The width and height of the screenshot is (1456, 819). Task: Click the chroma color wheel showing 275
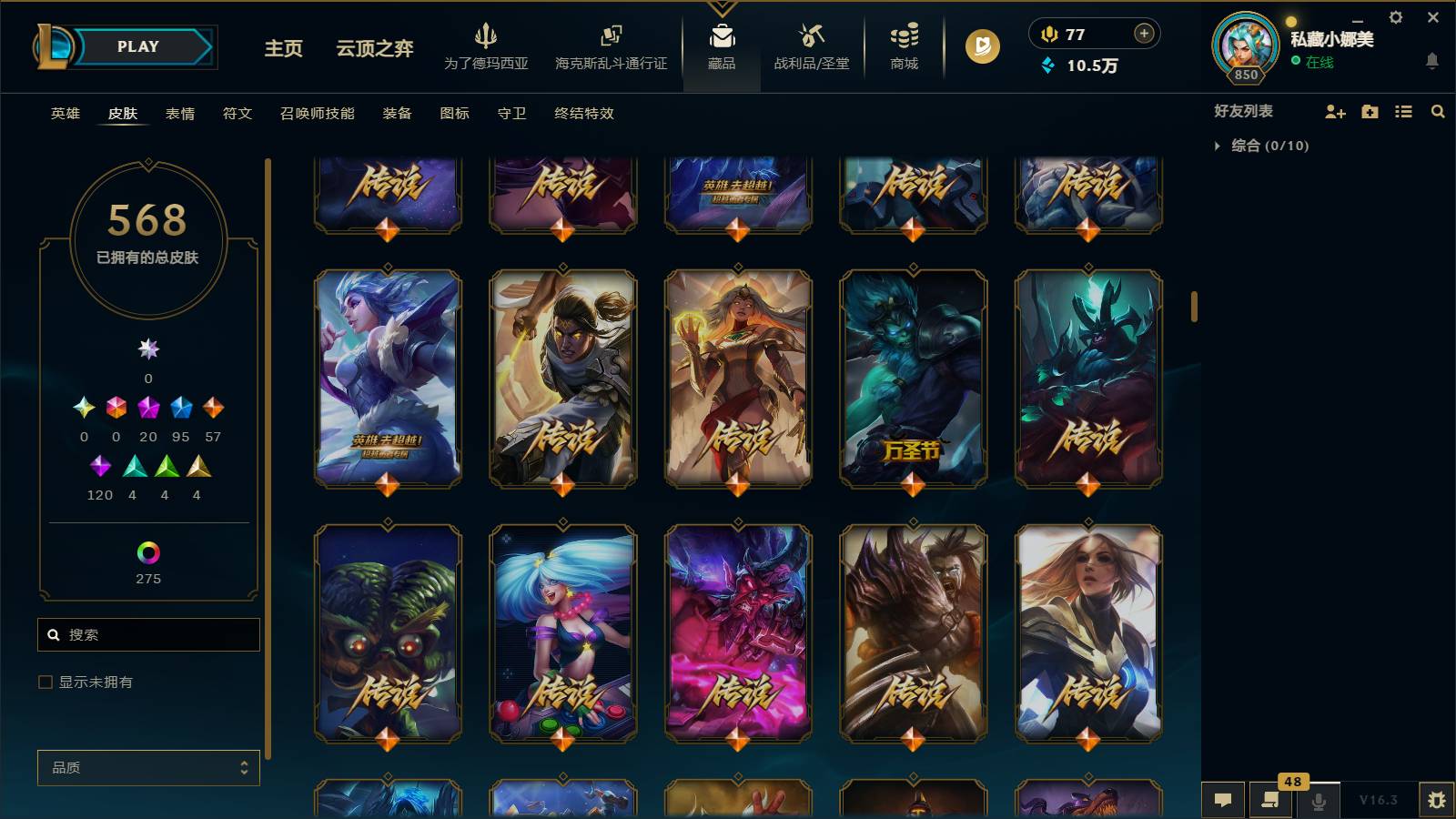pyautogui.click(x=147, y=551)
